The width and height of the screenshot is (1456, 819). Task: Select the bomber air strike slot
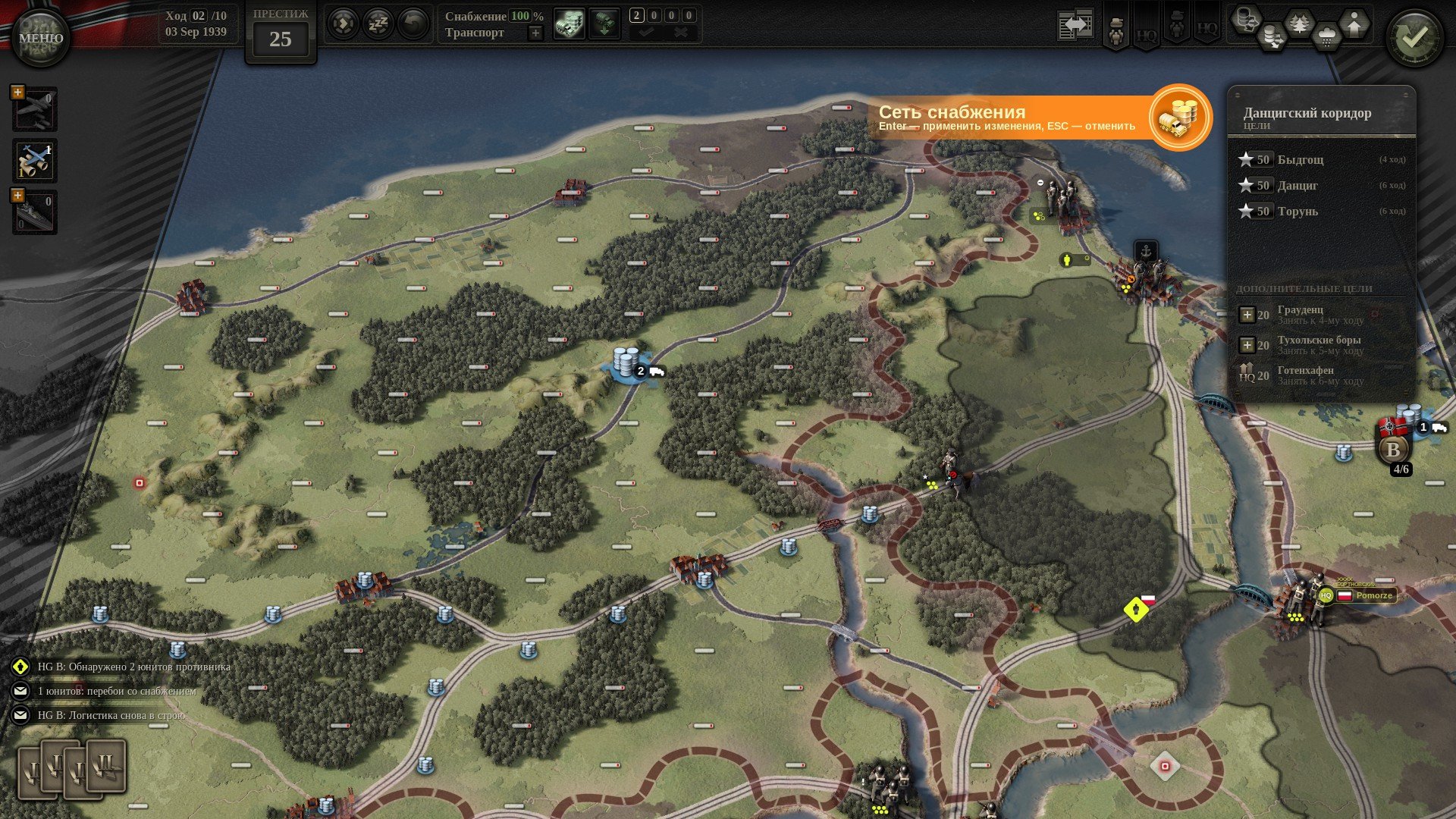click(x=35, y=109)
